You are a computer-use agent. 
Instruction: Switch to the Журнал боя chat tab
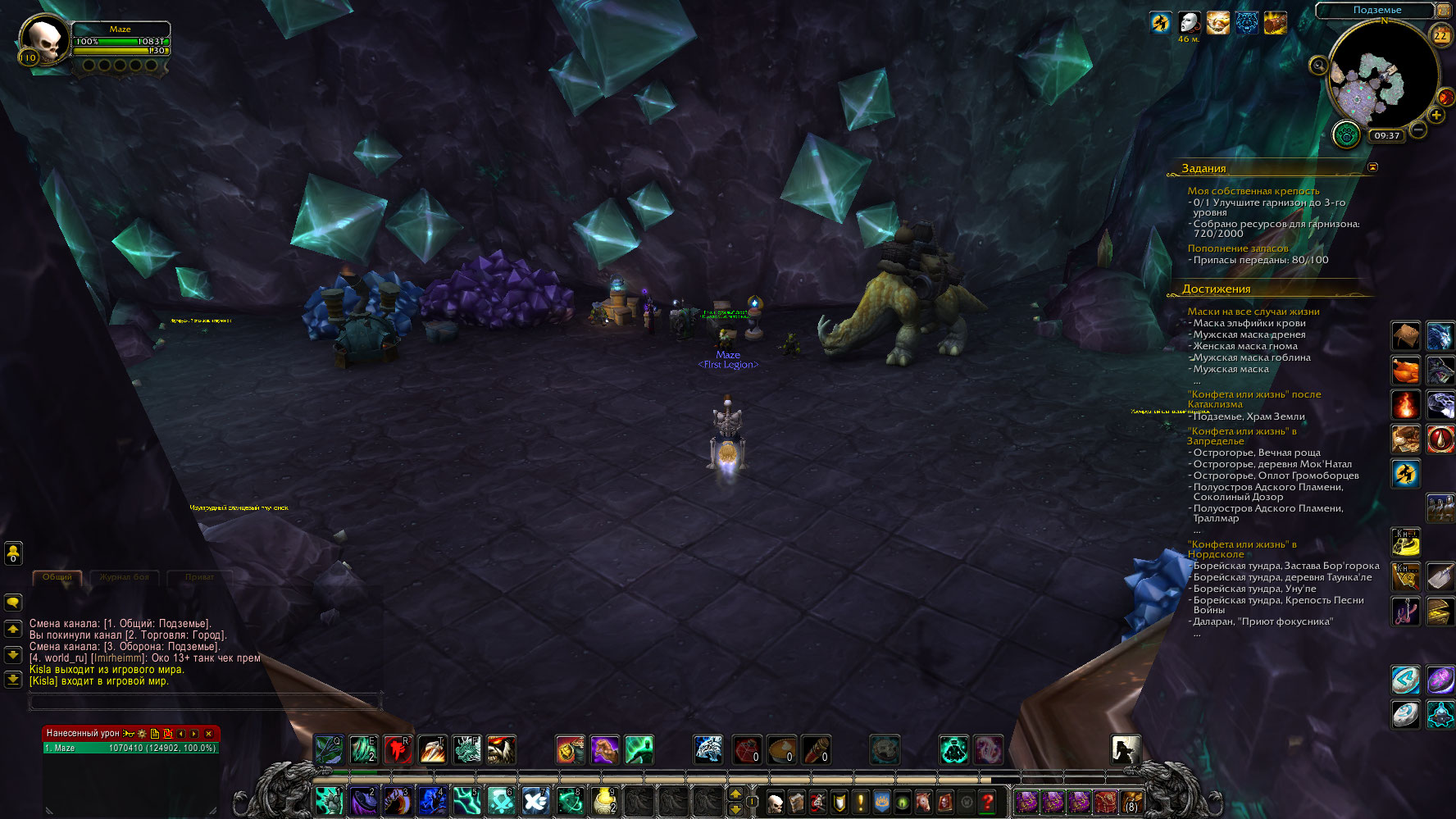point(125,577)
